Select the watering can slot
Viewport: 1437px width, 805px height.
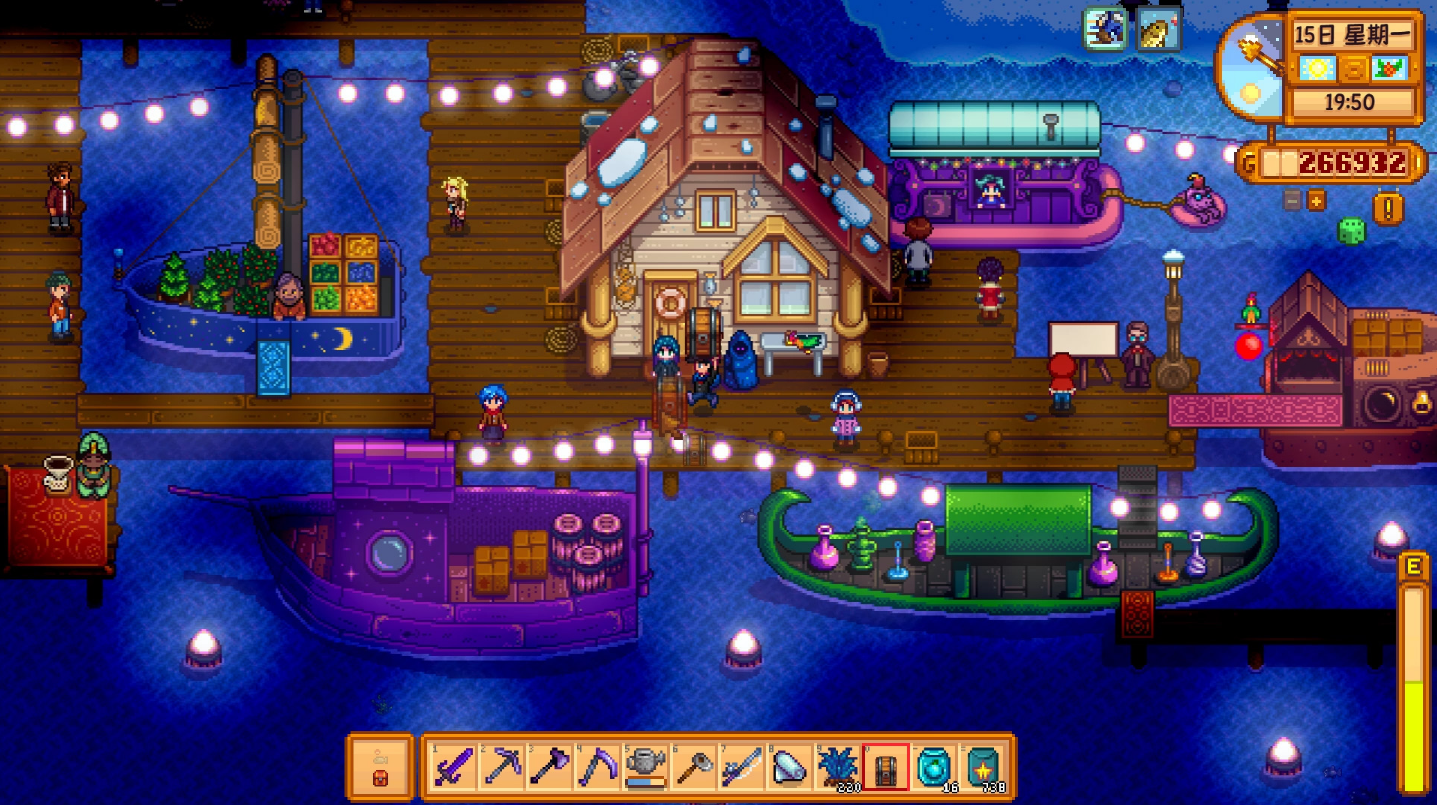coord(645,768)
